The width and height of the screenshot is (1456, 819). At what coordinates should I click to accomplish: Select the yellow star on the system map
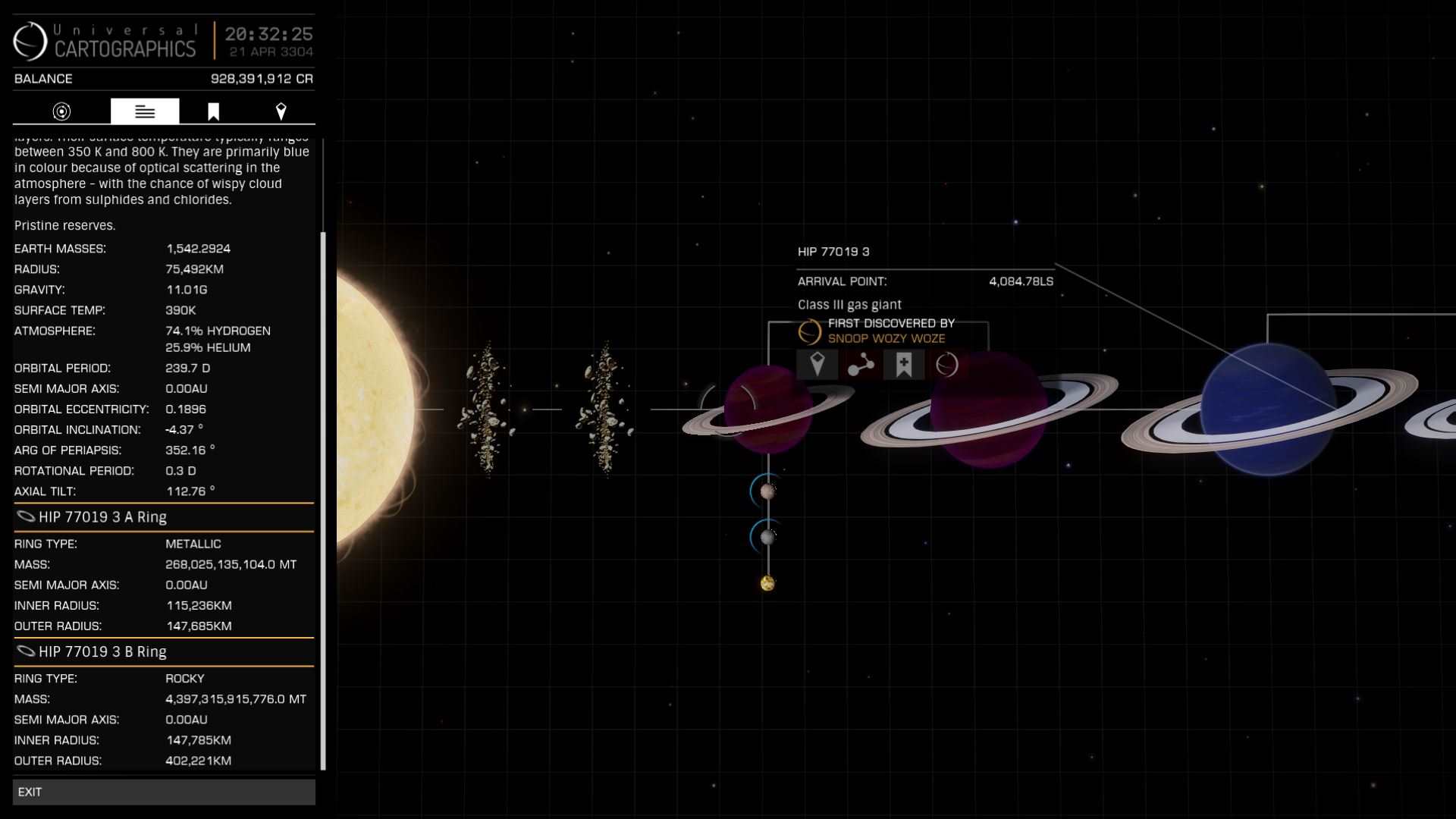[372, 409]
